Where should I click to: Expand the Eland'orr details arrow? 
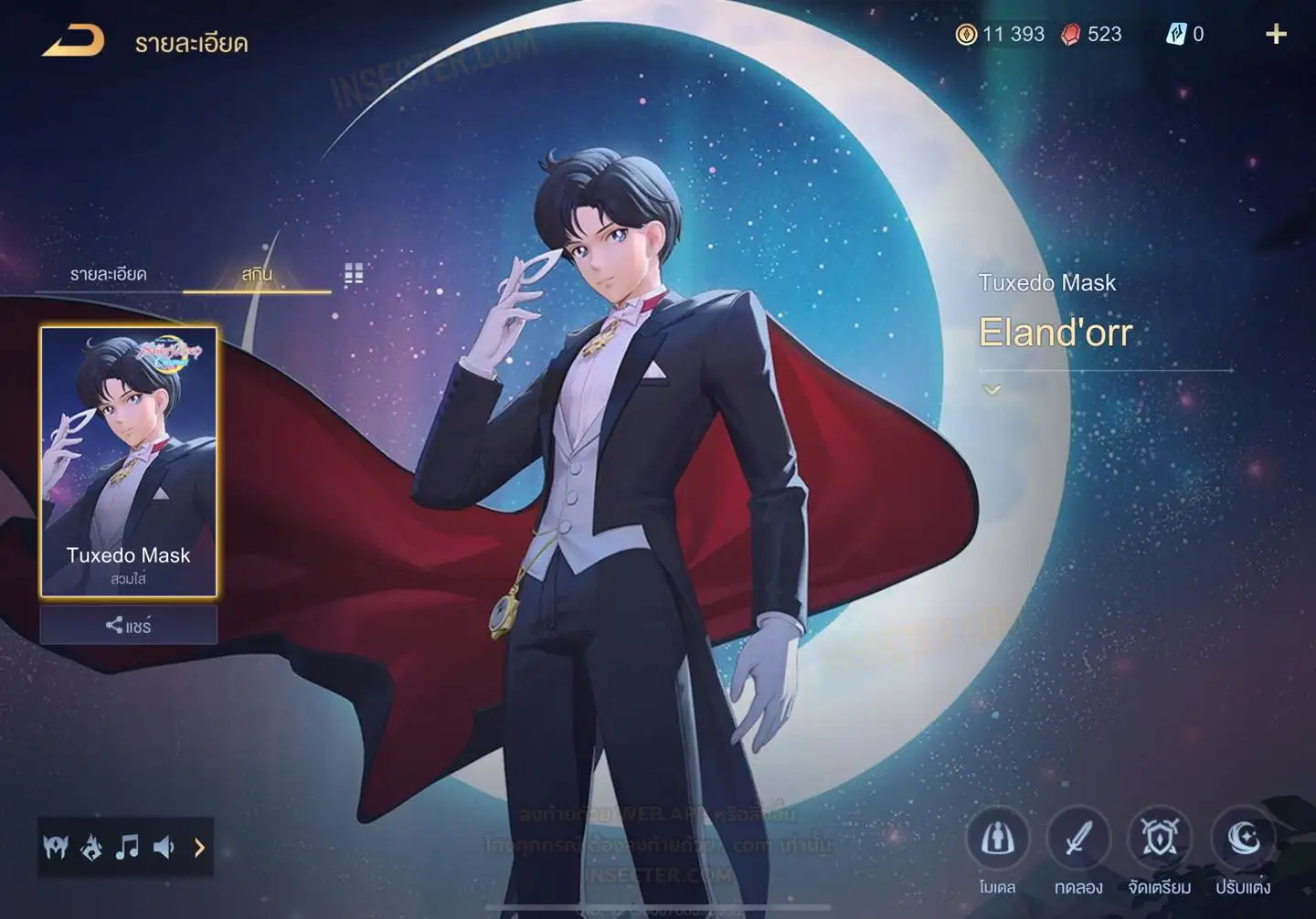point(992,390)
